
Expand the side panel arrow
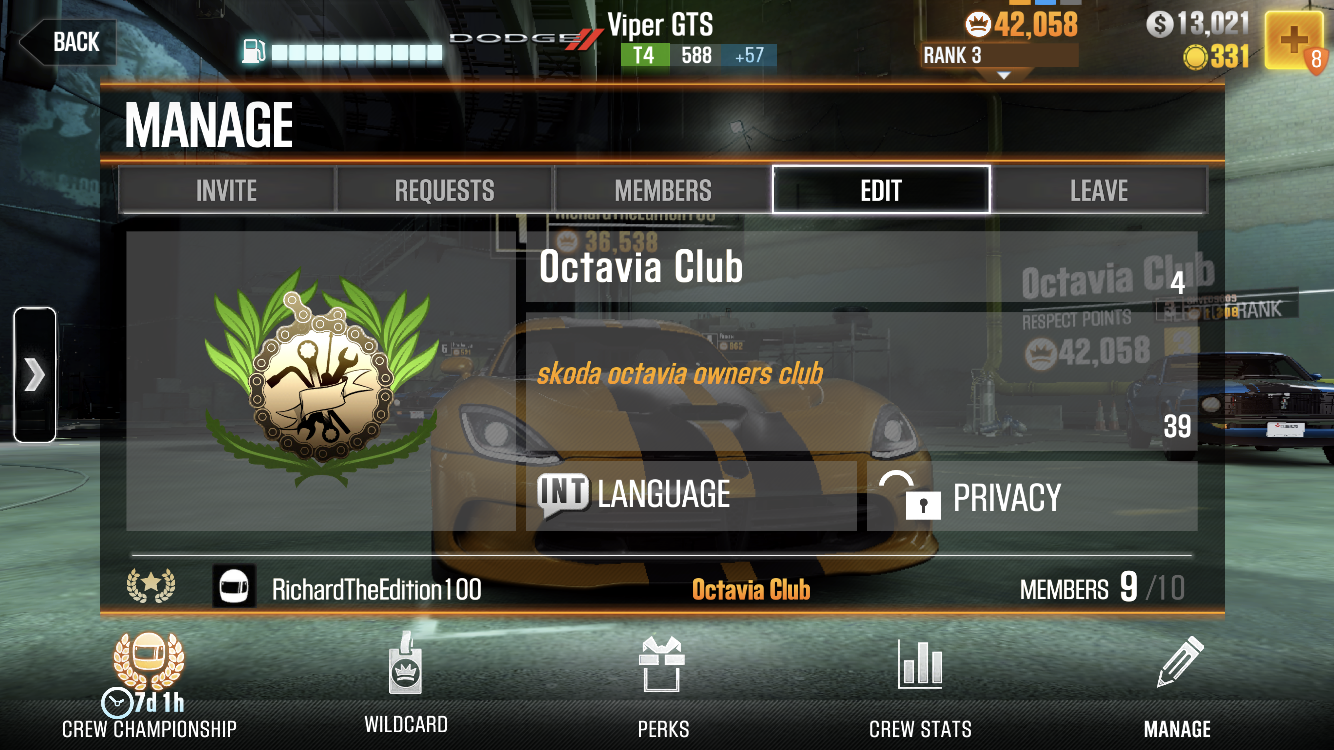point(34,375)
